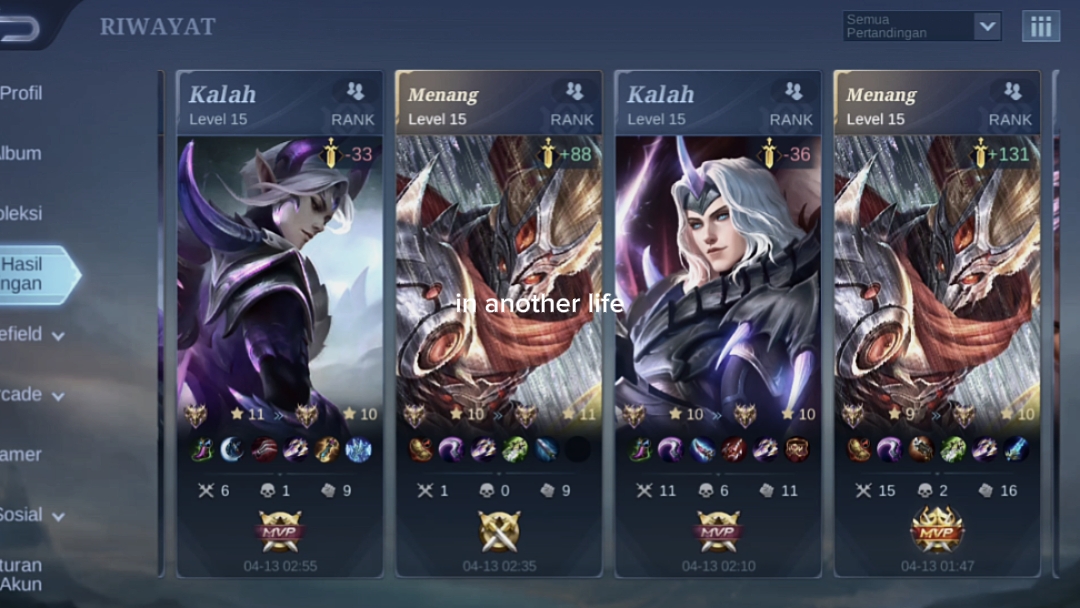1080x608 pixels.
Task: Open the Semua Pertandingan match filter dropdown
Action: coord(921,26)
